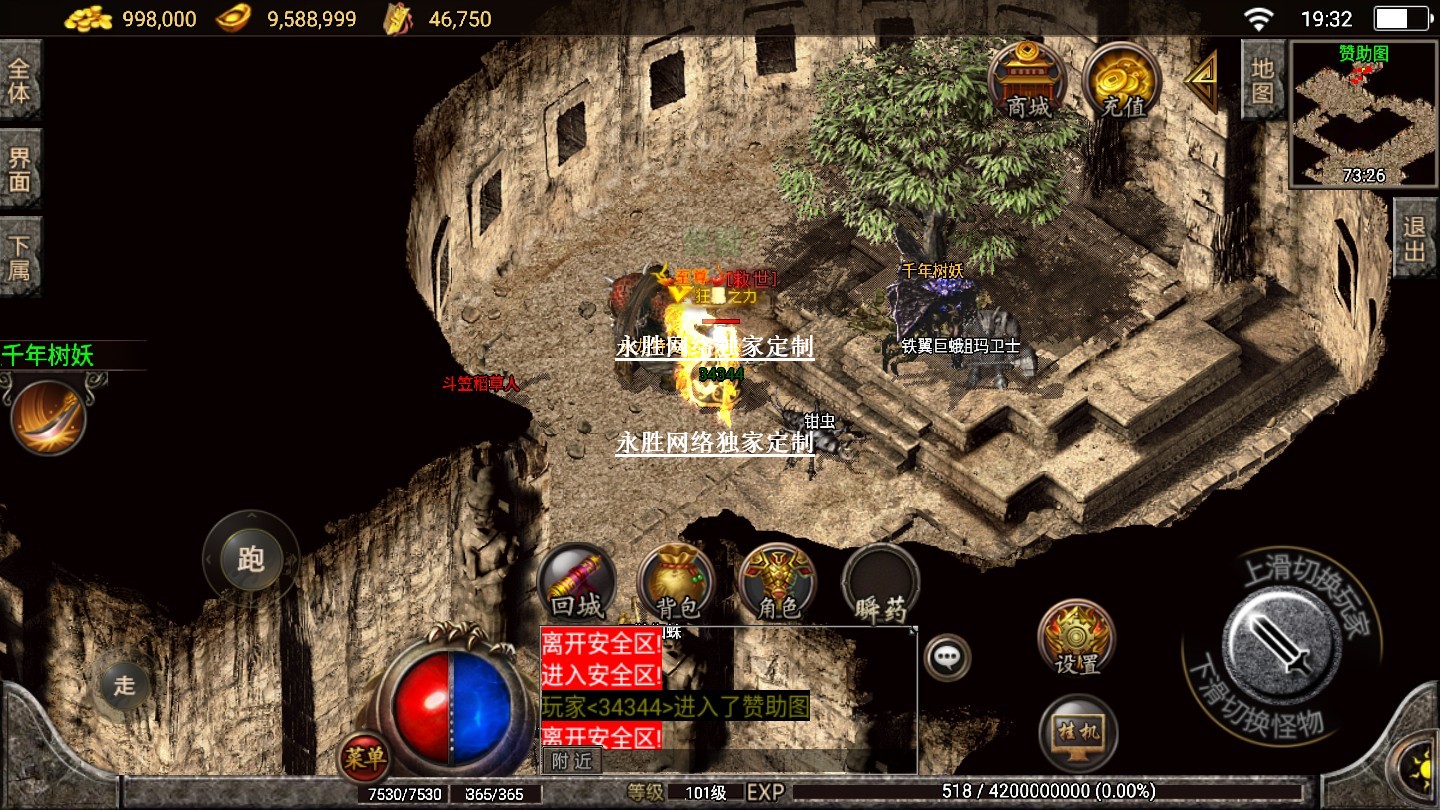Open the 地图 map panel
Viewport: 1440px width, 810px height.
(1263, 81)
